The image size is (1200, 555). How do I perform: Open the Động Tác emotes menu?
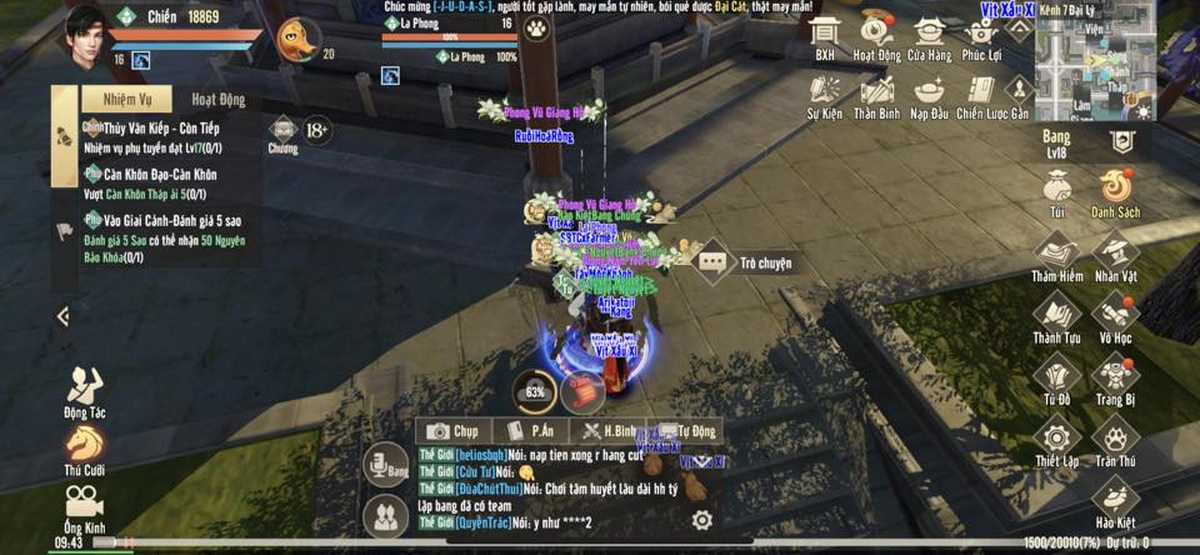pos(85,390)
